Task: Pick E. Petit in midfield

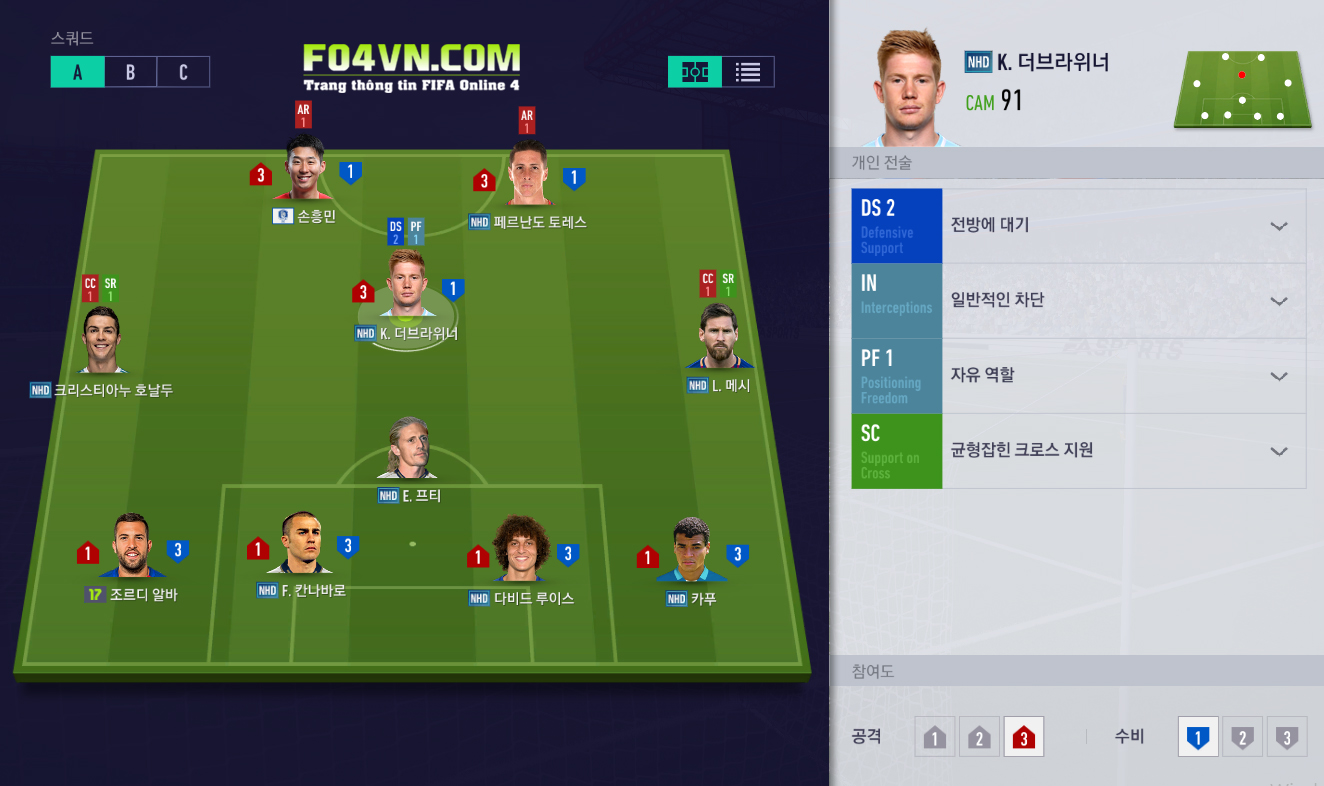Action: 408,449
